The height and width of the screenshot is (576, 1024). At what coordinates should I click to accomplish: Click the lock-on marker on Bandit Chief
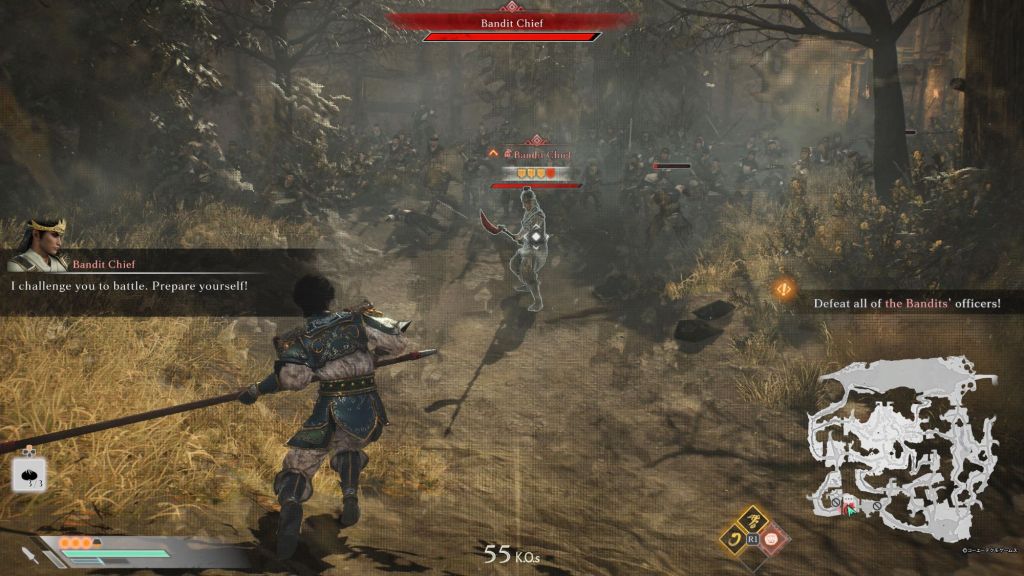(x=536, y=237)
